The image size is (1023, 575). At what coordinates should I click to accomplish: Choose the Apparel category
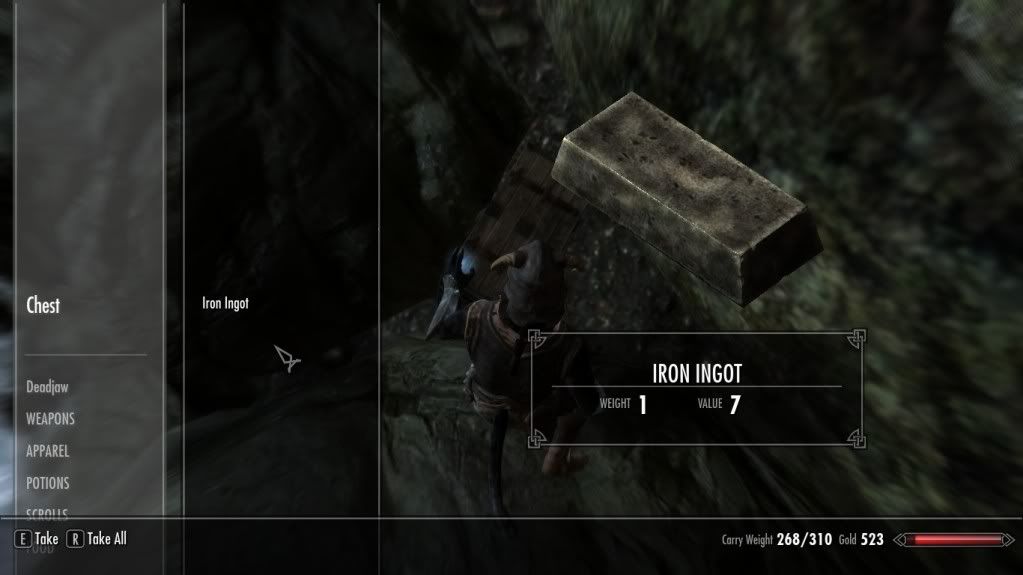click(47, 451)
